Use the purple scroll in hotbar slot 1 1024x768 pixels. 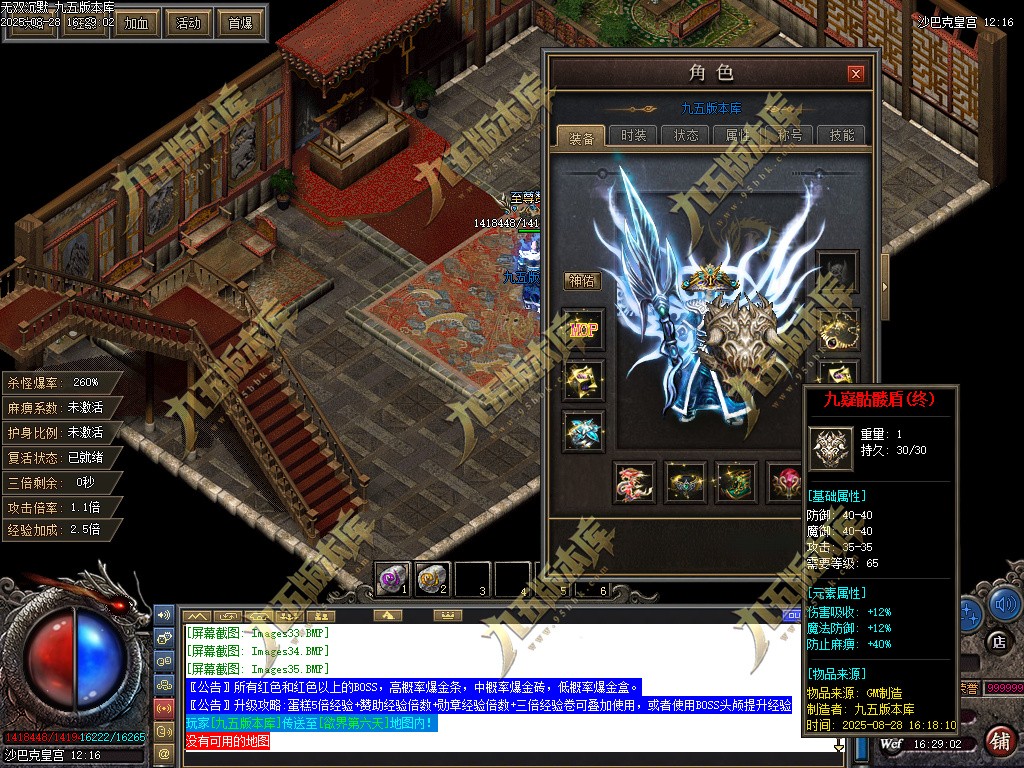(391, 577)
